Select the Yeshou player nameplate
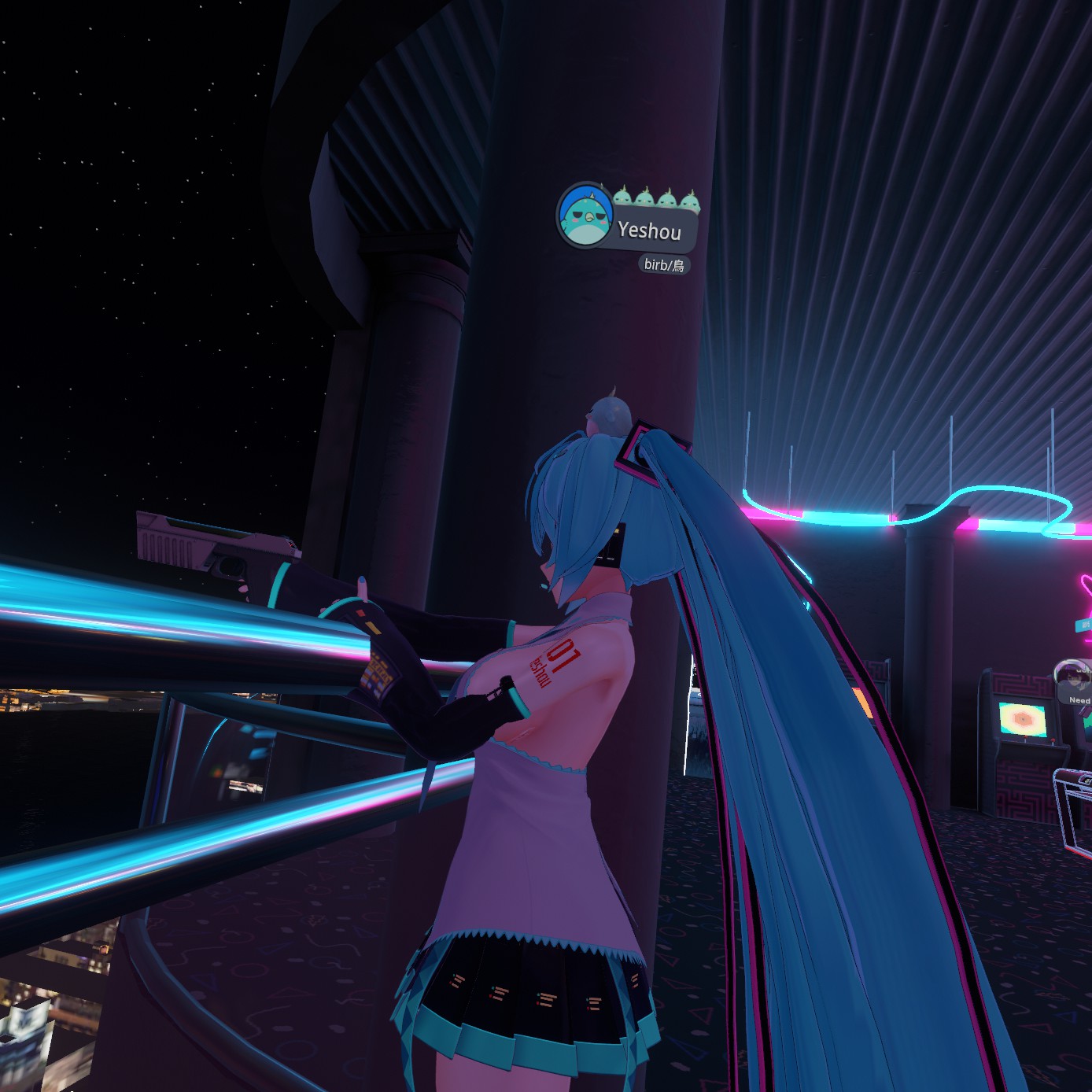Image resolution: width=1092 pixels, height=1092 pixels. click(649, 231)
